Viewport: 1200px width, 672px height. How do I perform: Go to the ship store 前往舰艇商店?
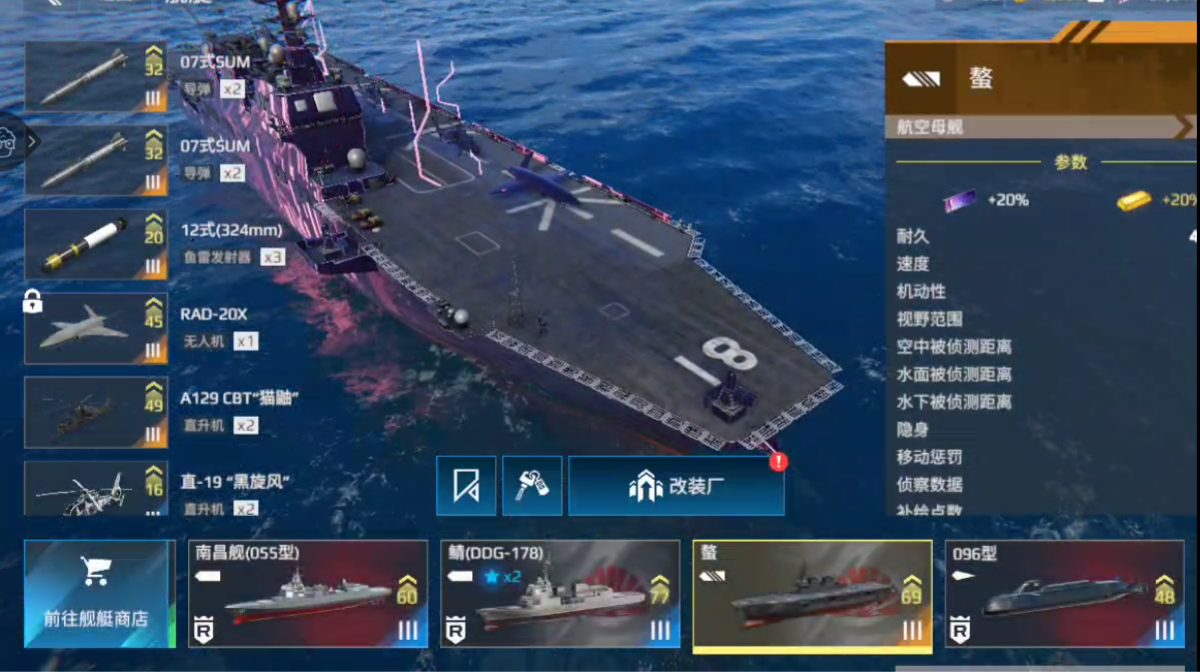(97, 594)
